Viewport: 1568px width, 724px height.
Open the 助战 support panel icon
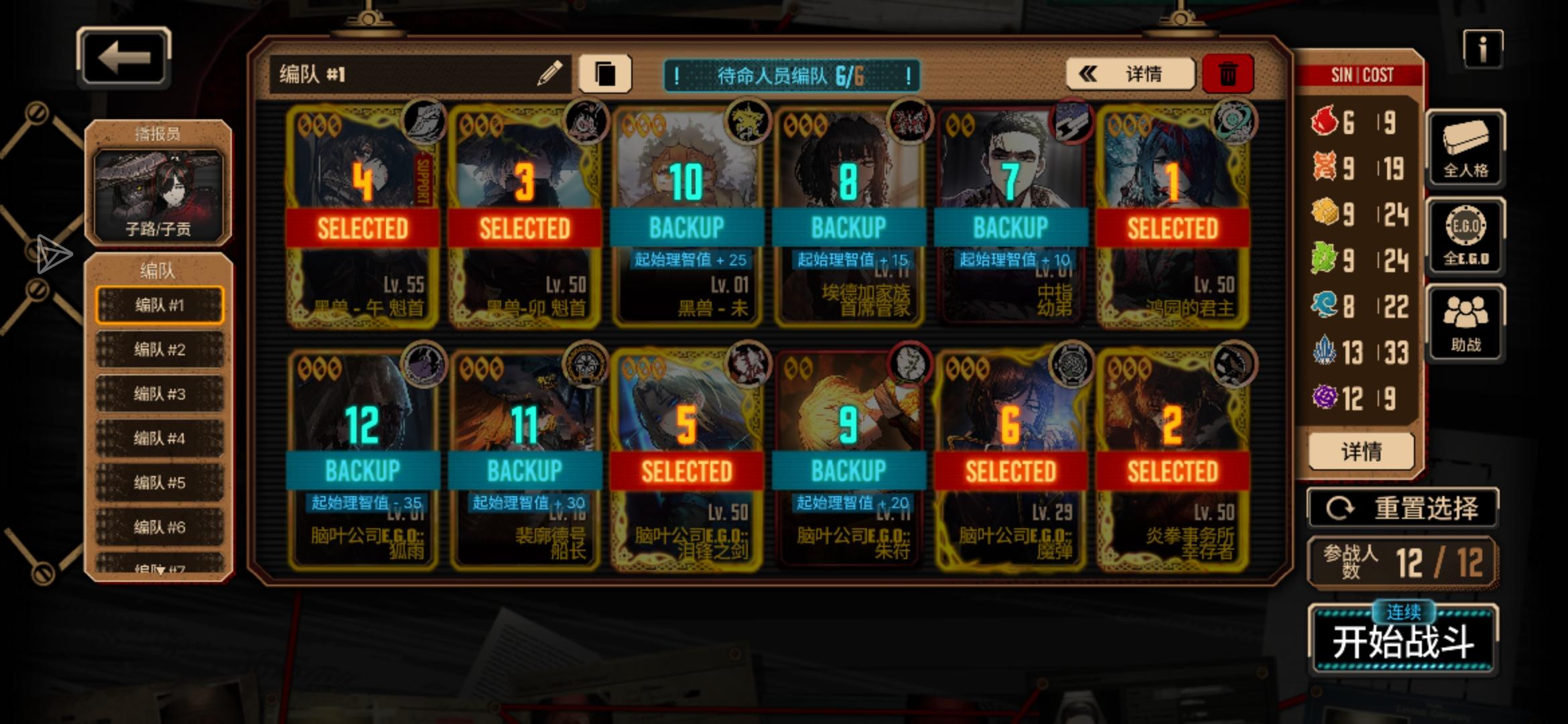[x=1466, y=323]
